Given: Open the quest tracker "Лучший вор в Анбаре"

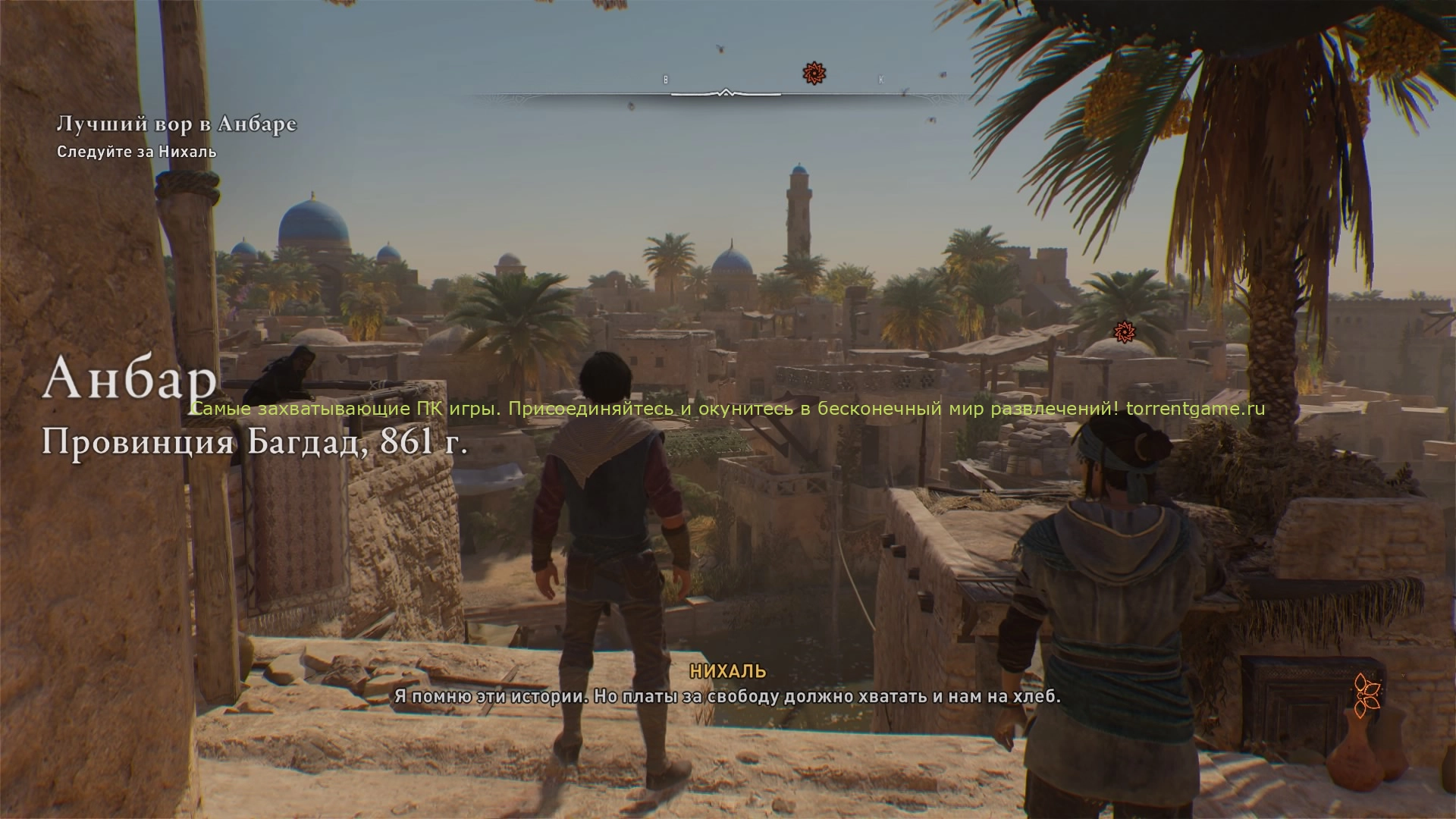Looking at the screenshot, I should [x=177, y=124].
